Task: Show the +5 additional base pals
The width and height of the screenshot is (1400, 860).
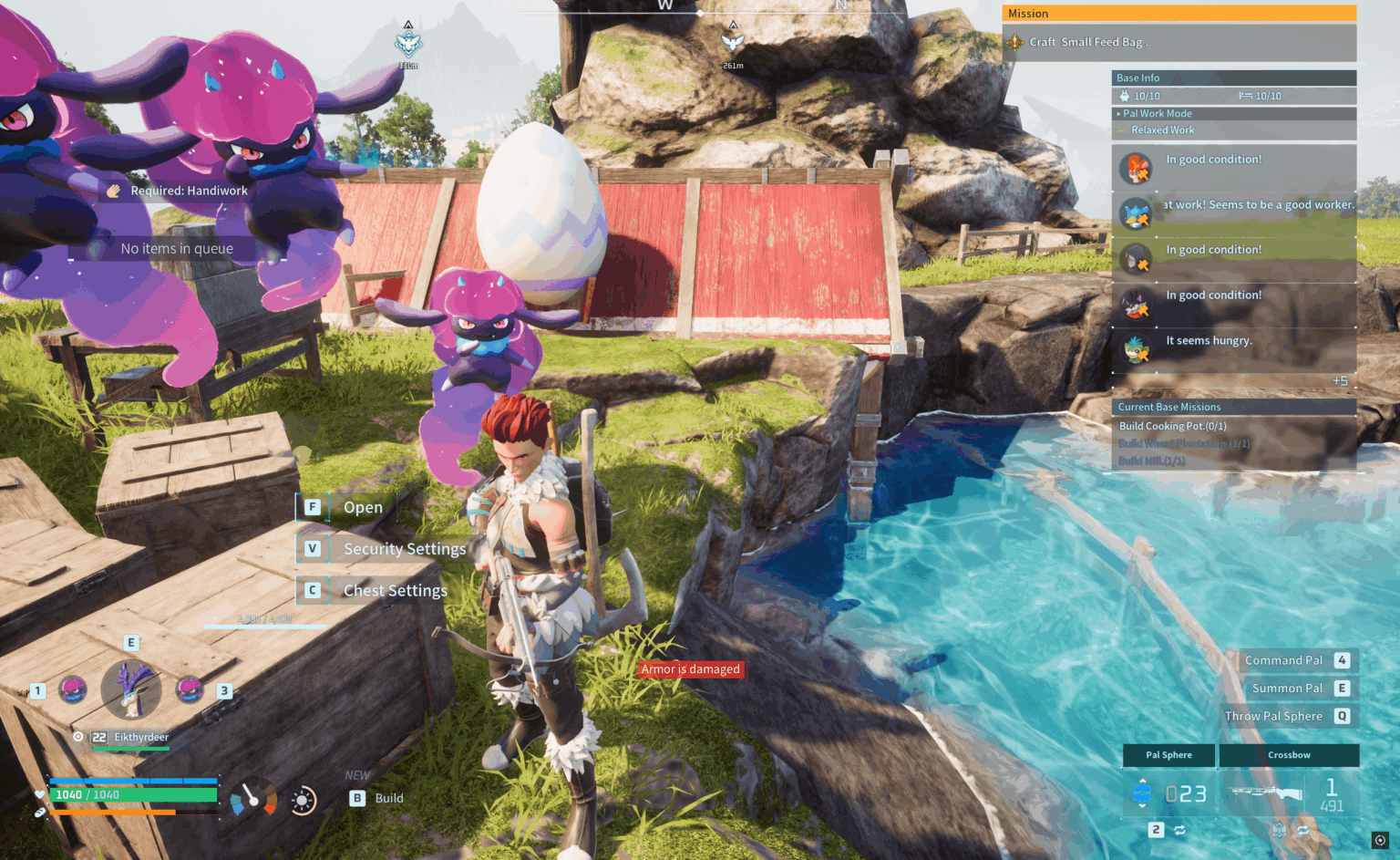Action: coord(1339,381)
